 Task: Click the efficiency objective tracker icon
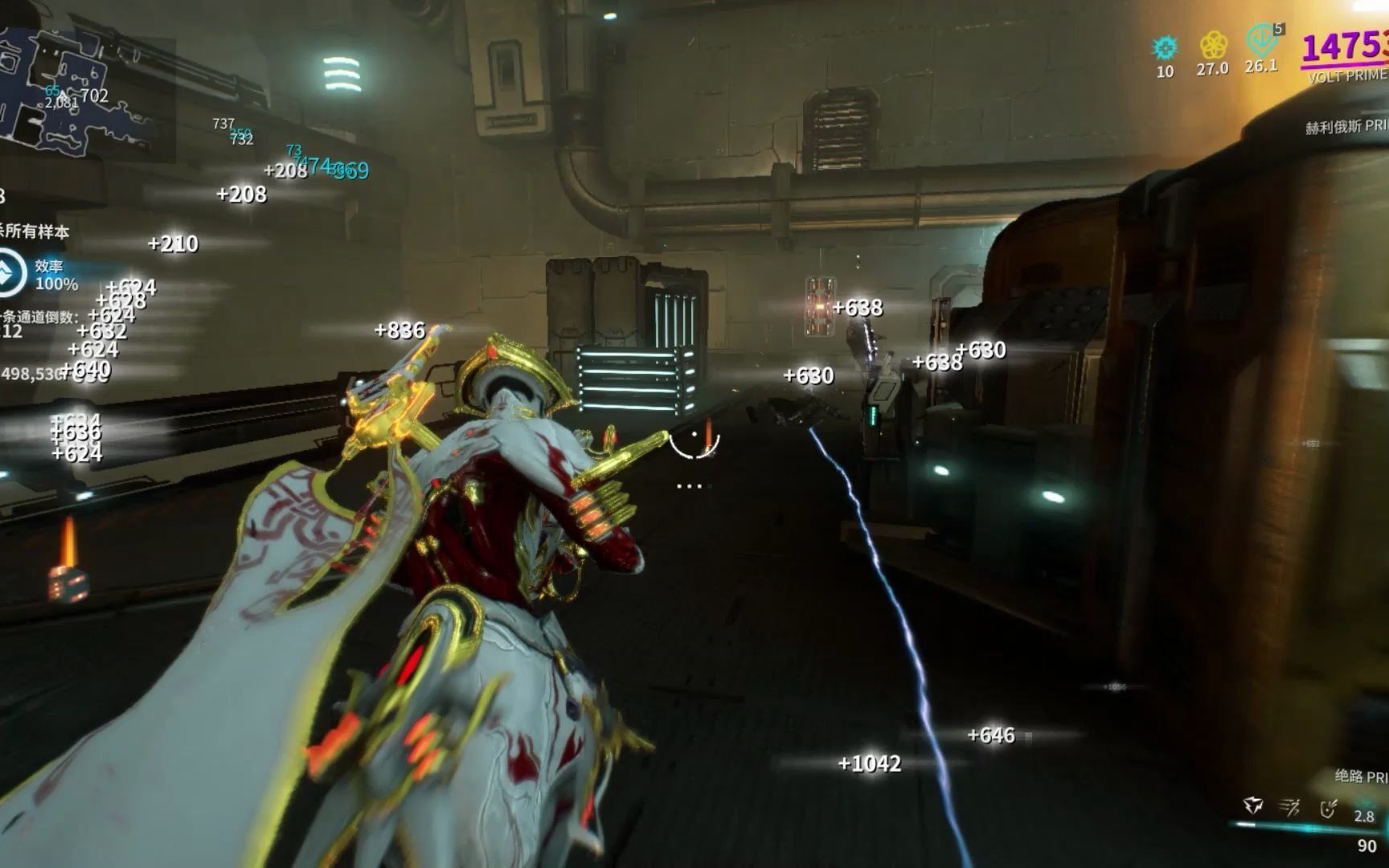(x=10, y=273)
